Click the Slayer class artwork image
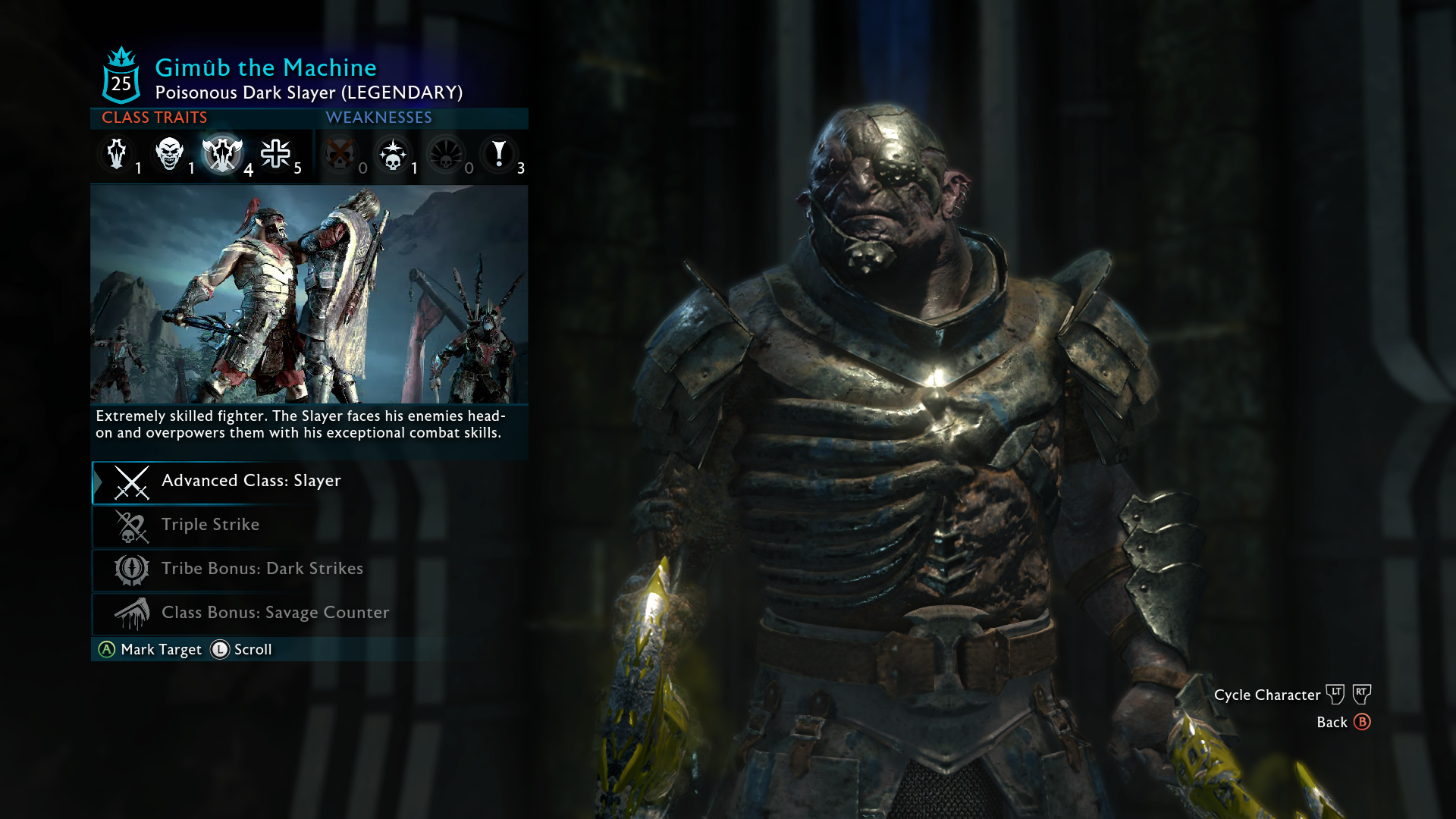The image size is (1456, 819). tap(309, 294)
